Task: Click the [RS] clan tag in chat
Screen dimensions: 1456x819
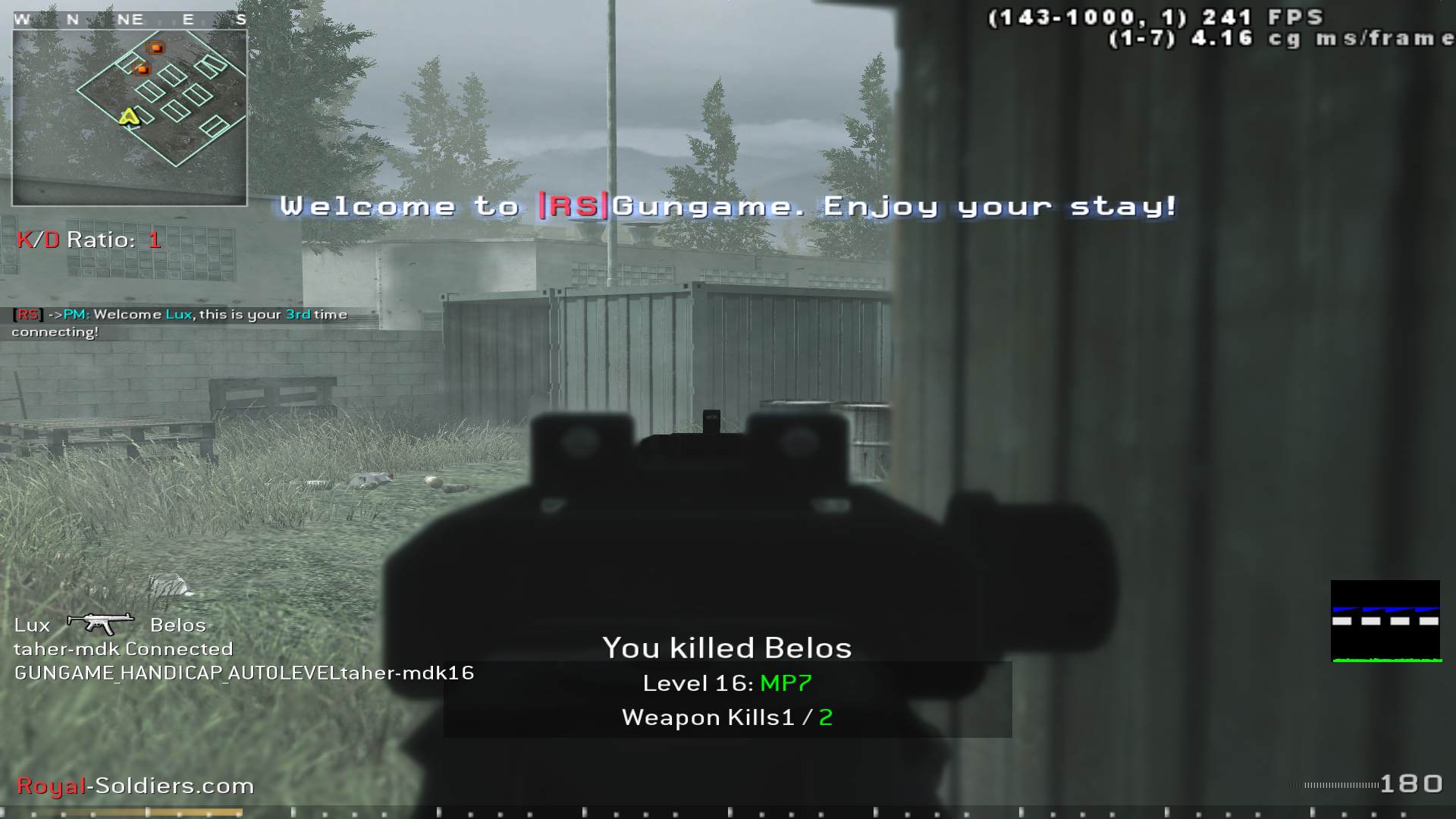Action: pos(27,313)
